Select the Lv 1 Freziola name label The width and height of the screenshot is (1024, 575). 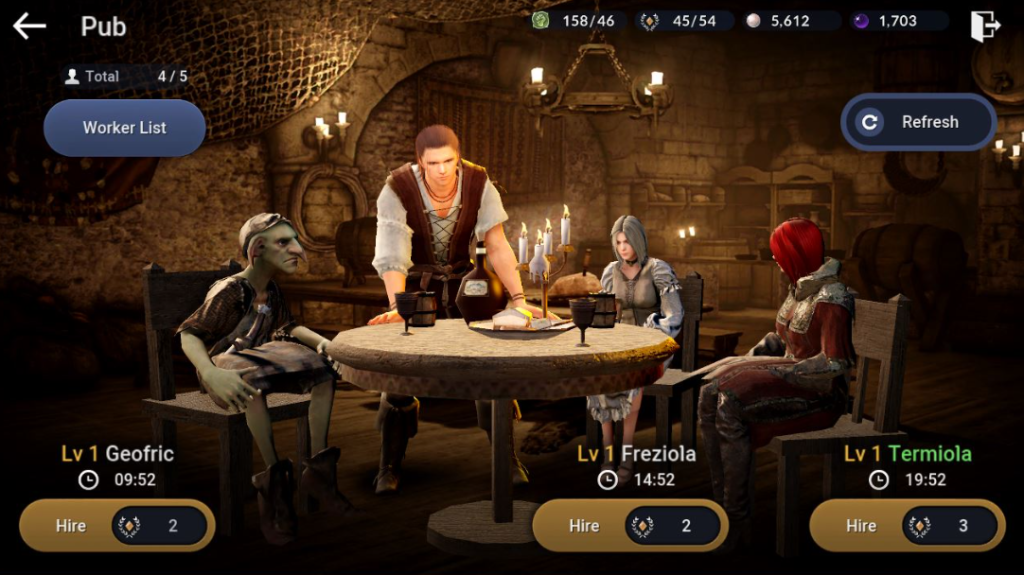tap(636, 454)
